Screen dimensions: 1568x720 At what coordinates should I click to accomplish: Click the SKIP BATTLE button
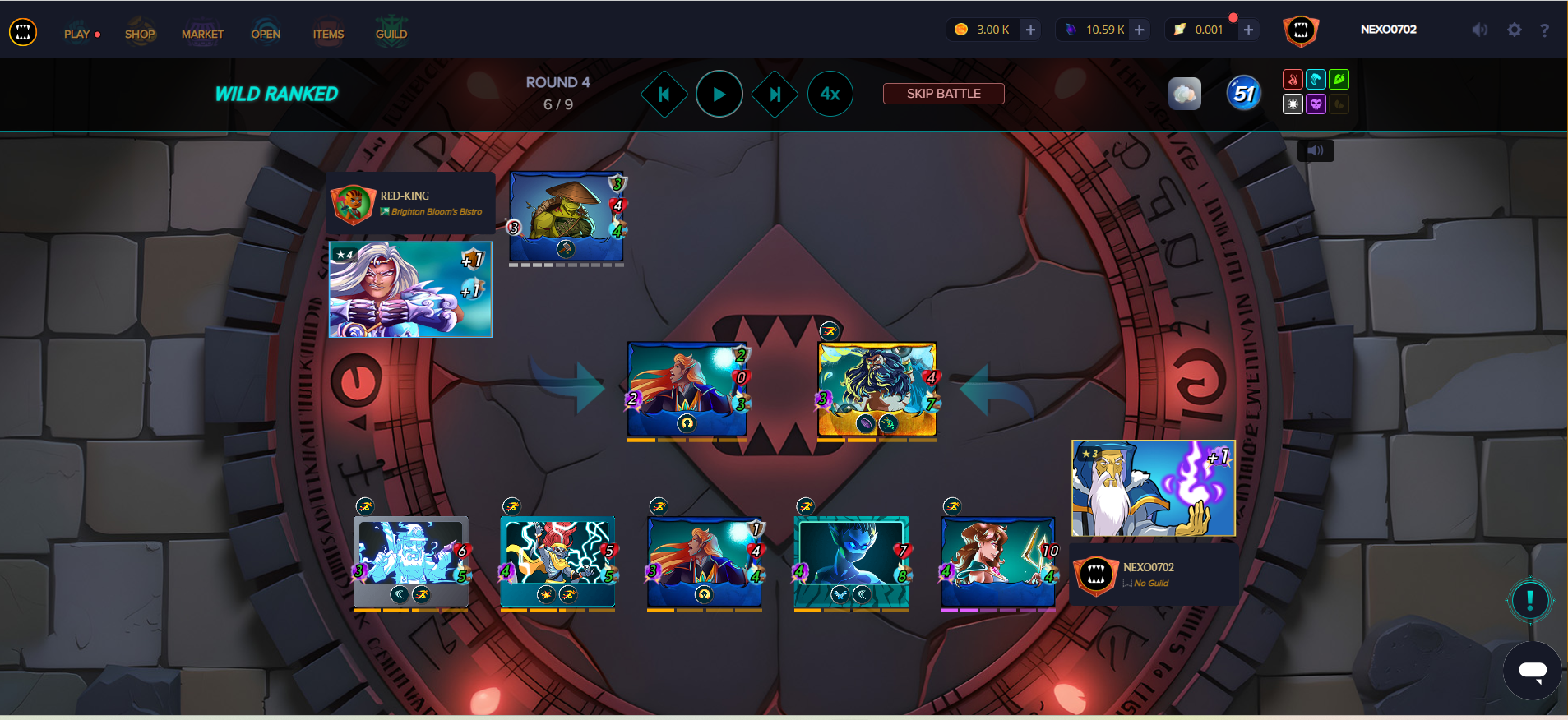[943, 93]
